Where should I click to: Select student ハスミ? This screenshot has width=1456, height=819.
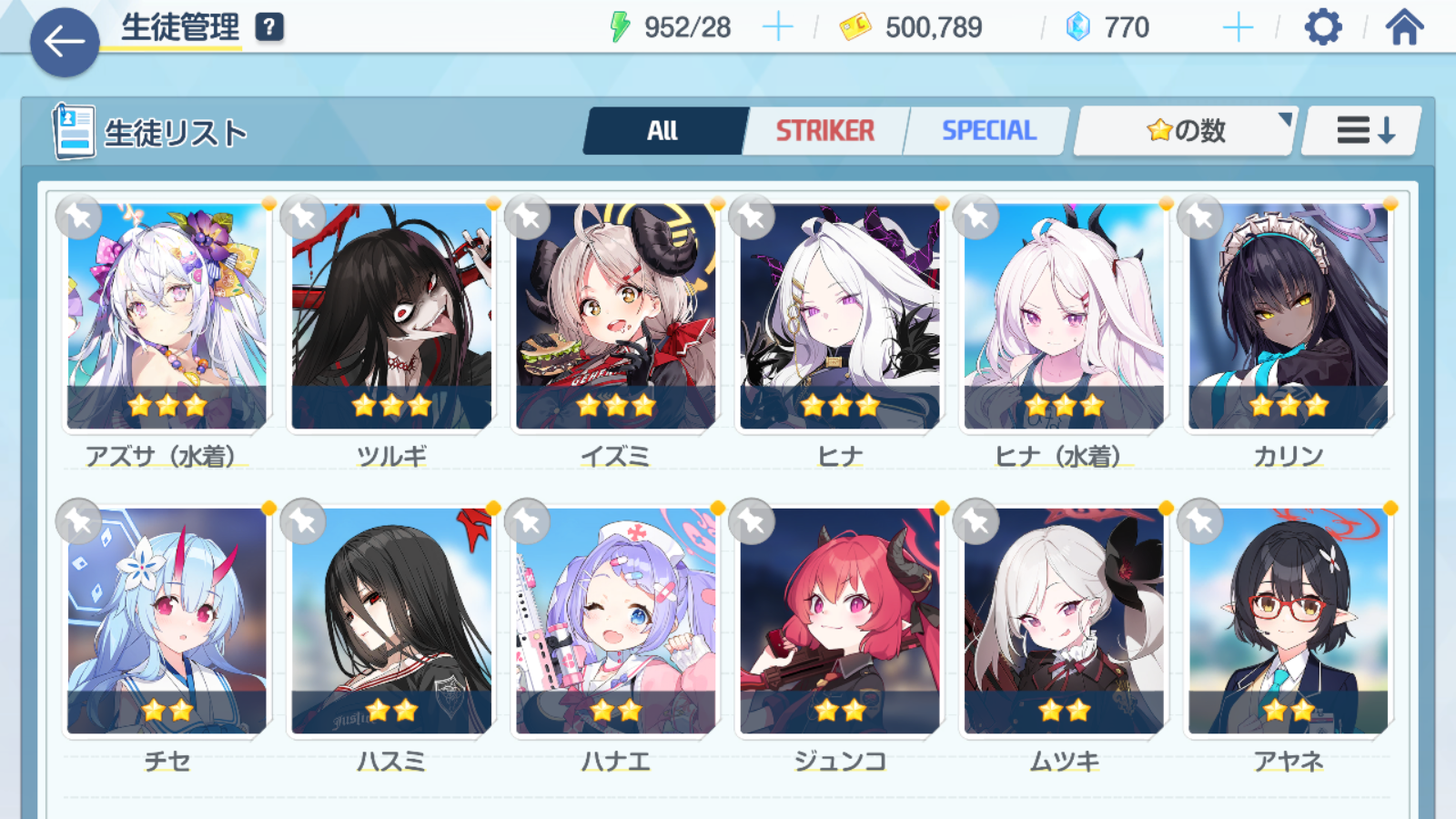point(391,621)
